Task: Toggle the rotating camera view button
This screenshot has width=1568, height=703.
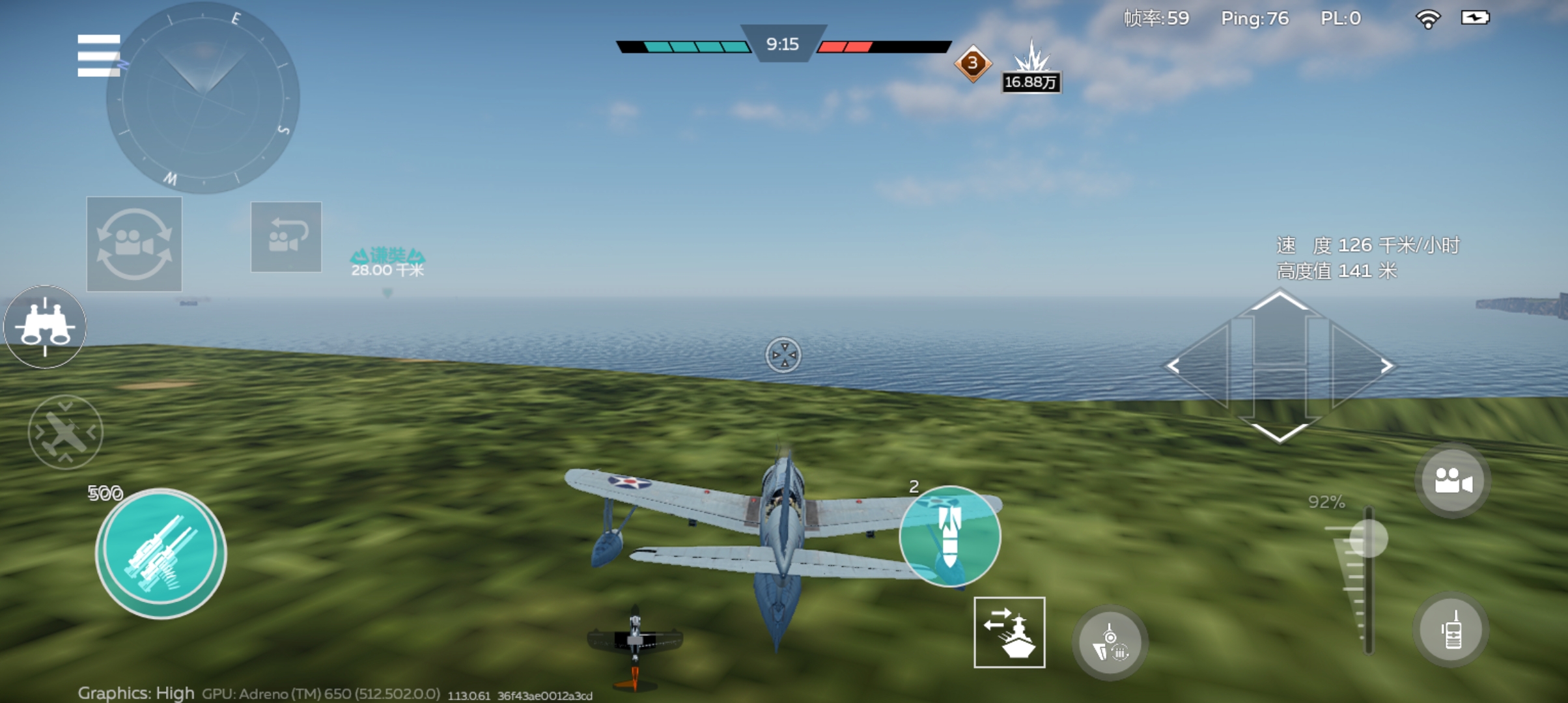Action: (x=134, y=244)
